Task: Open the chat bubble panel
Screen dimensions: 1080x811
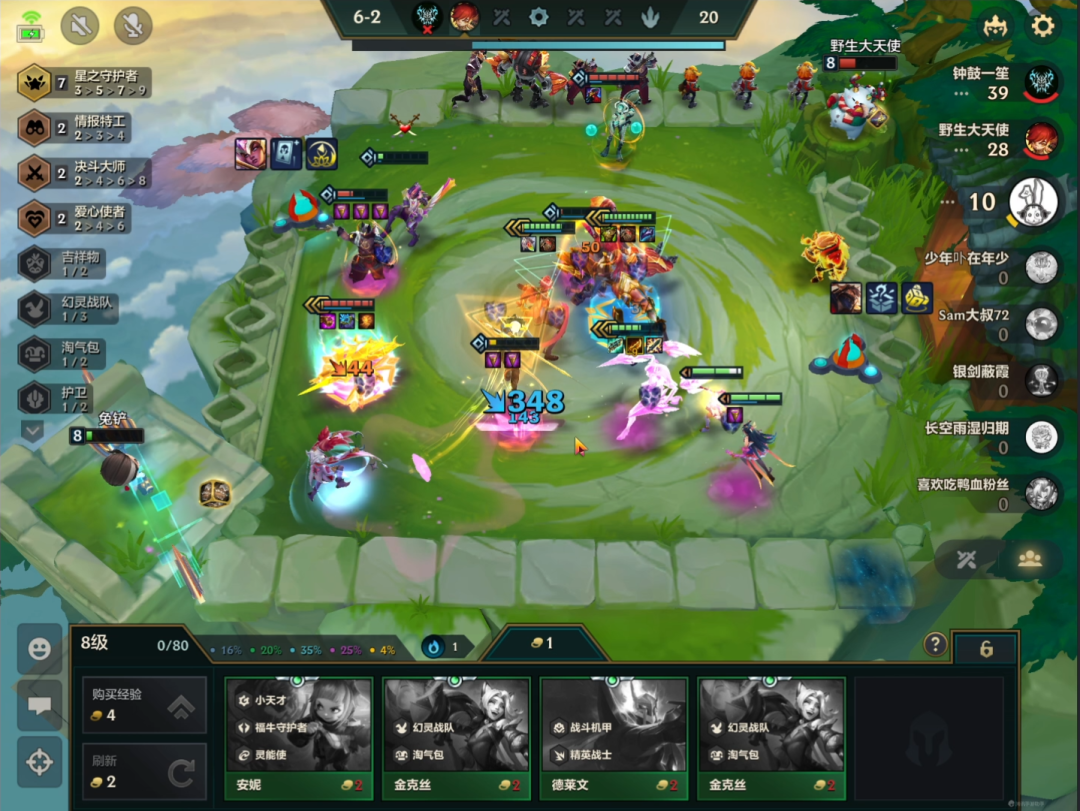Action: (x=40, y=705)
